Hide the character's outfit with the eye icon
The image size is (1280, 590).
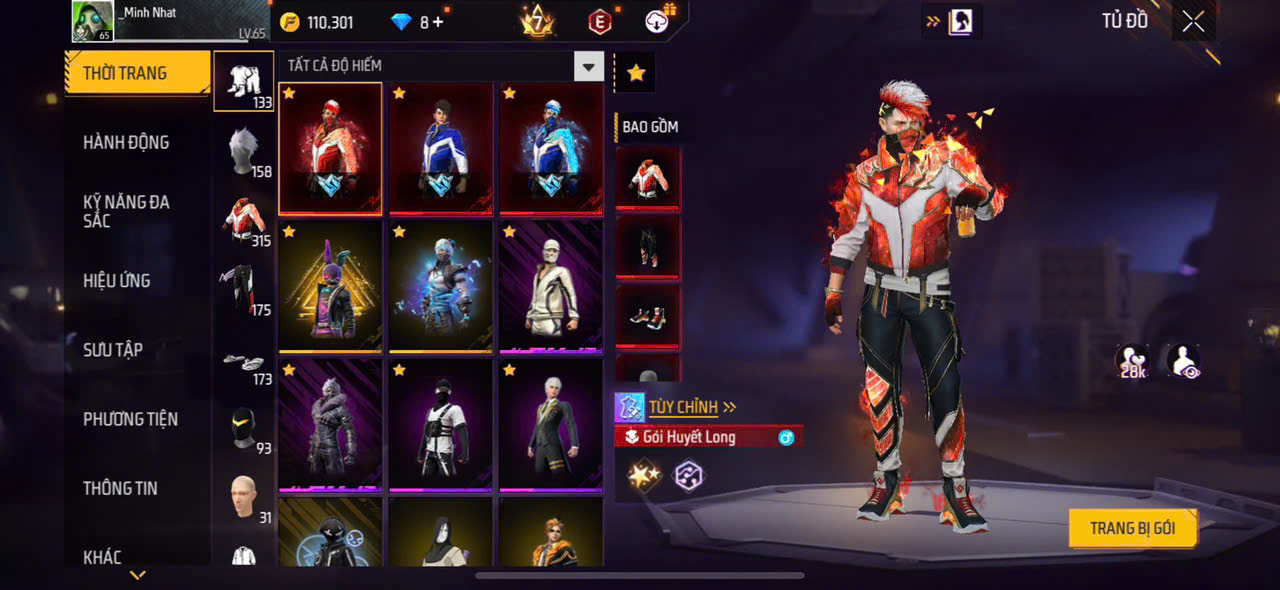tap(1183, 362)
